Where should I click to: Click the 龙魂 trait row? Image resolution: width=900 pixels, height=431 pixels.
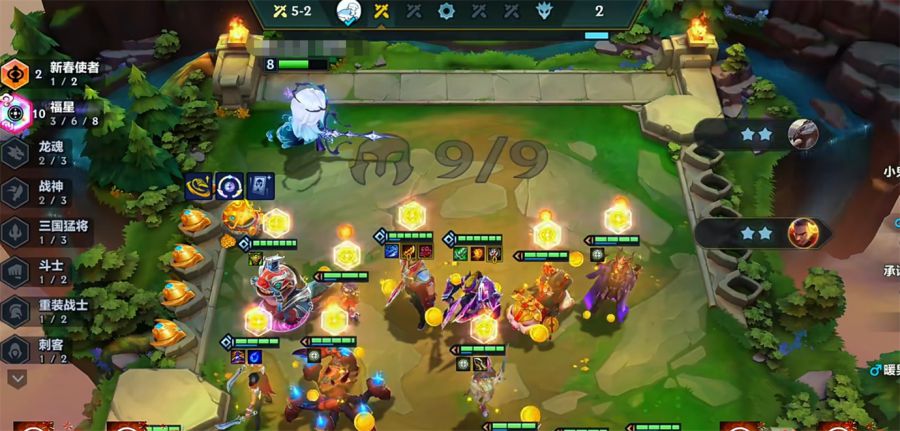coord(55,152)
